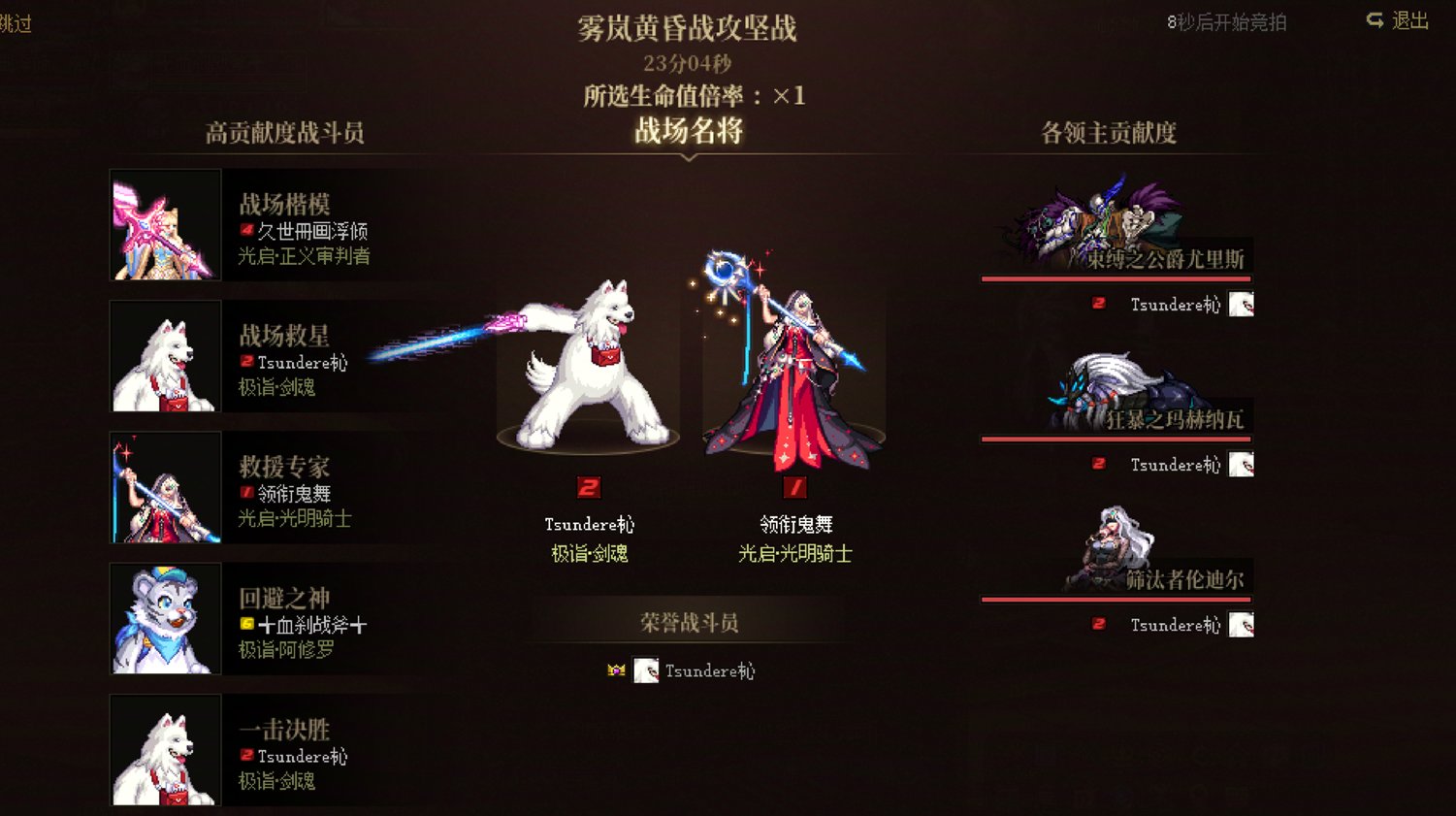
Task: Click the avatar icon beside honor combatant name
Action: point(644,670)
